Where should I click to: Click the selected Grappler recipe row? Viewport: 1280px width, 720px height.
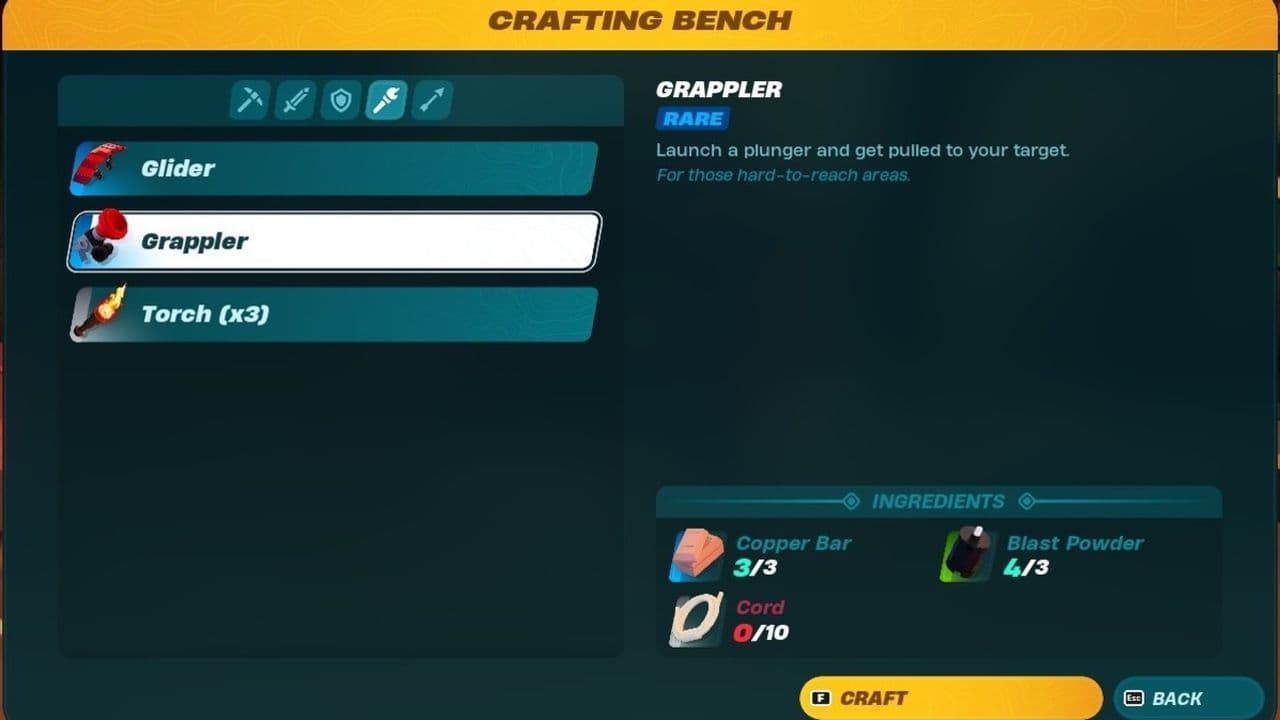[x=330, y=240]
